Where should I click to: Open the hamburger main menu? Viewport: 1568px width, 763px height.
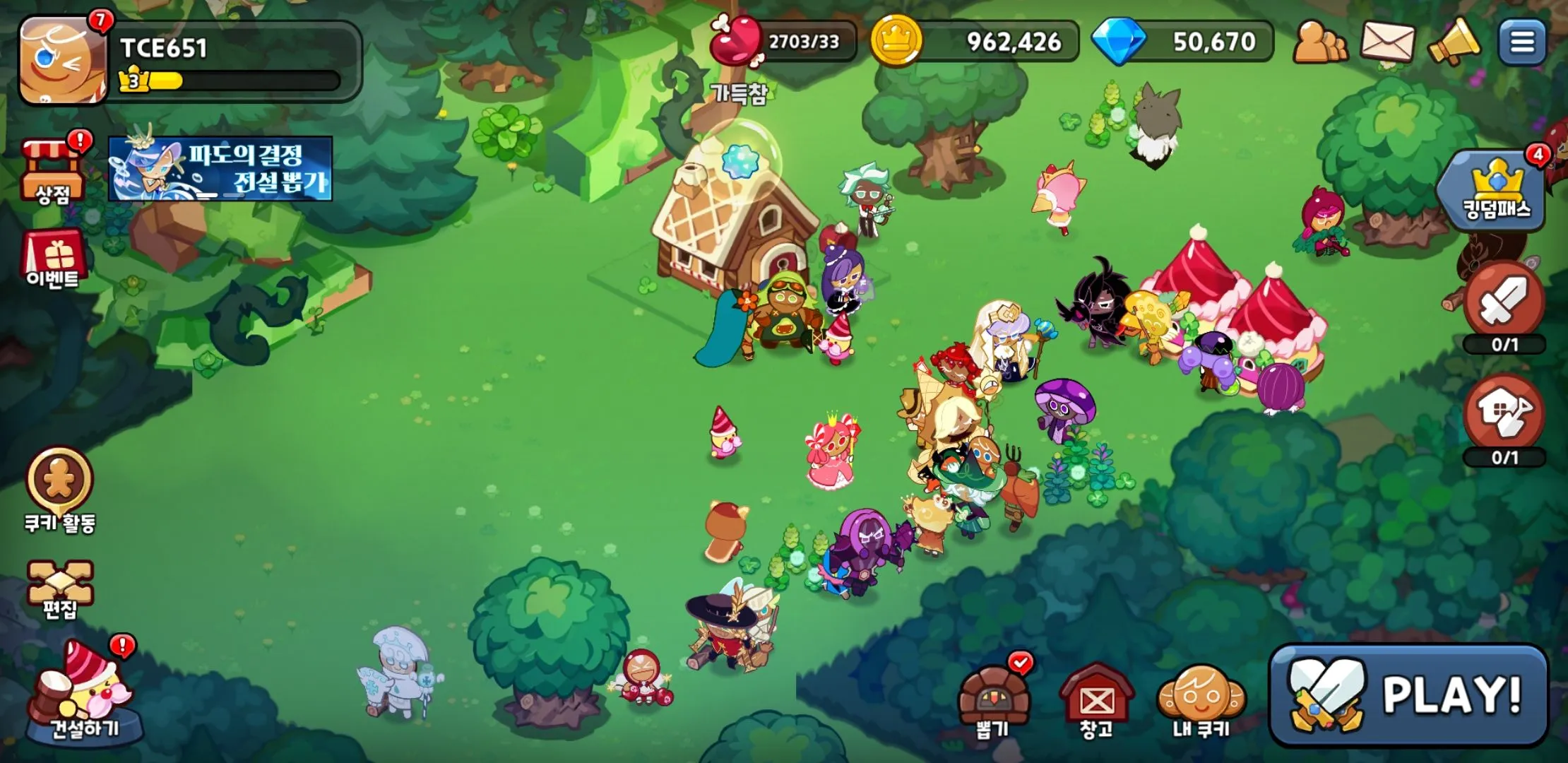pos(1522,42)
